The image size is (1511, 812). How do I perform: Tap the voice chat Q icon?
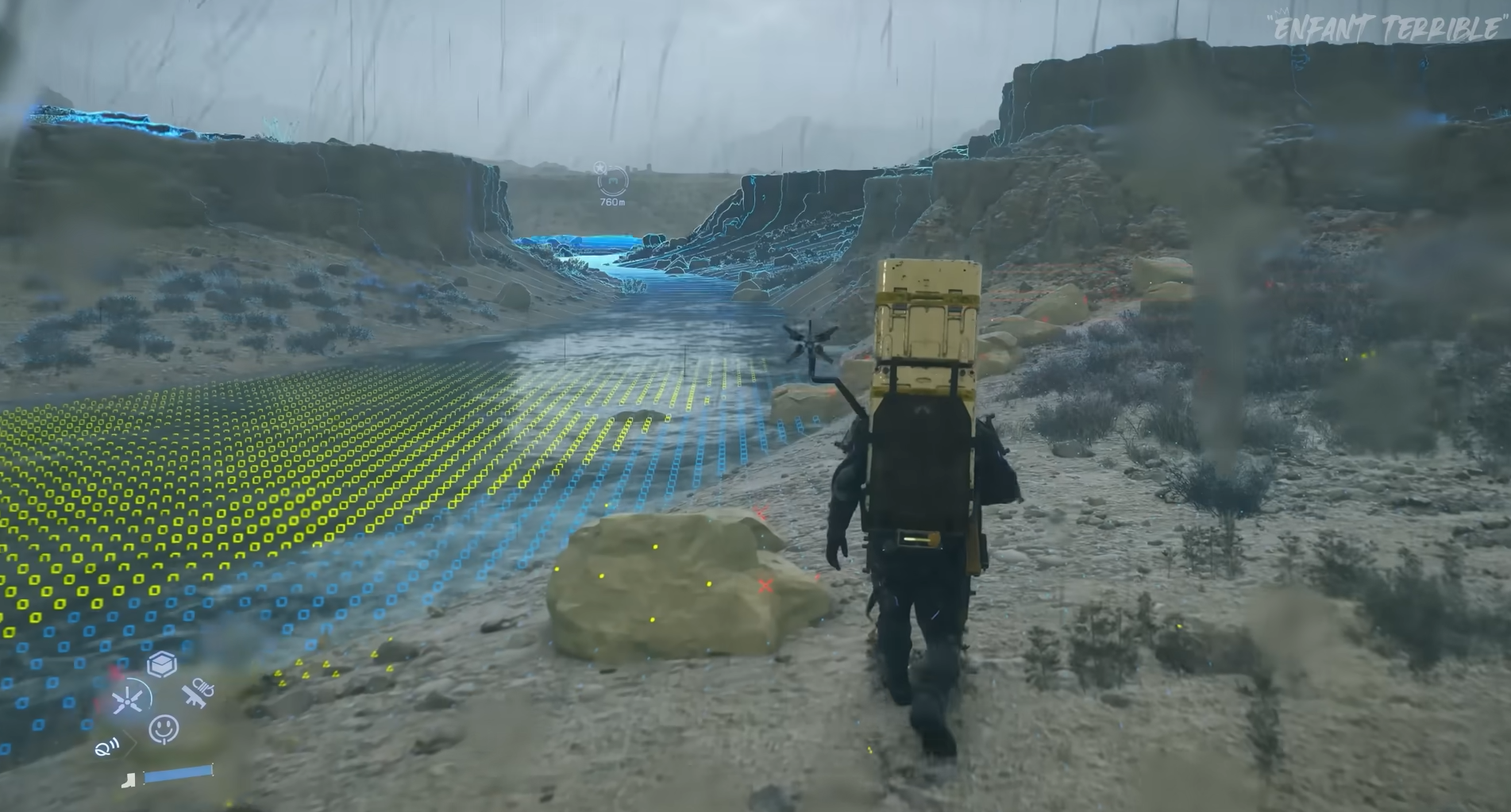click(x=106, y=749)
